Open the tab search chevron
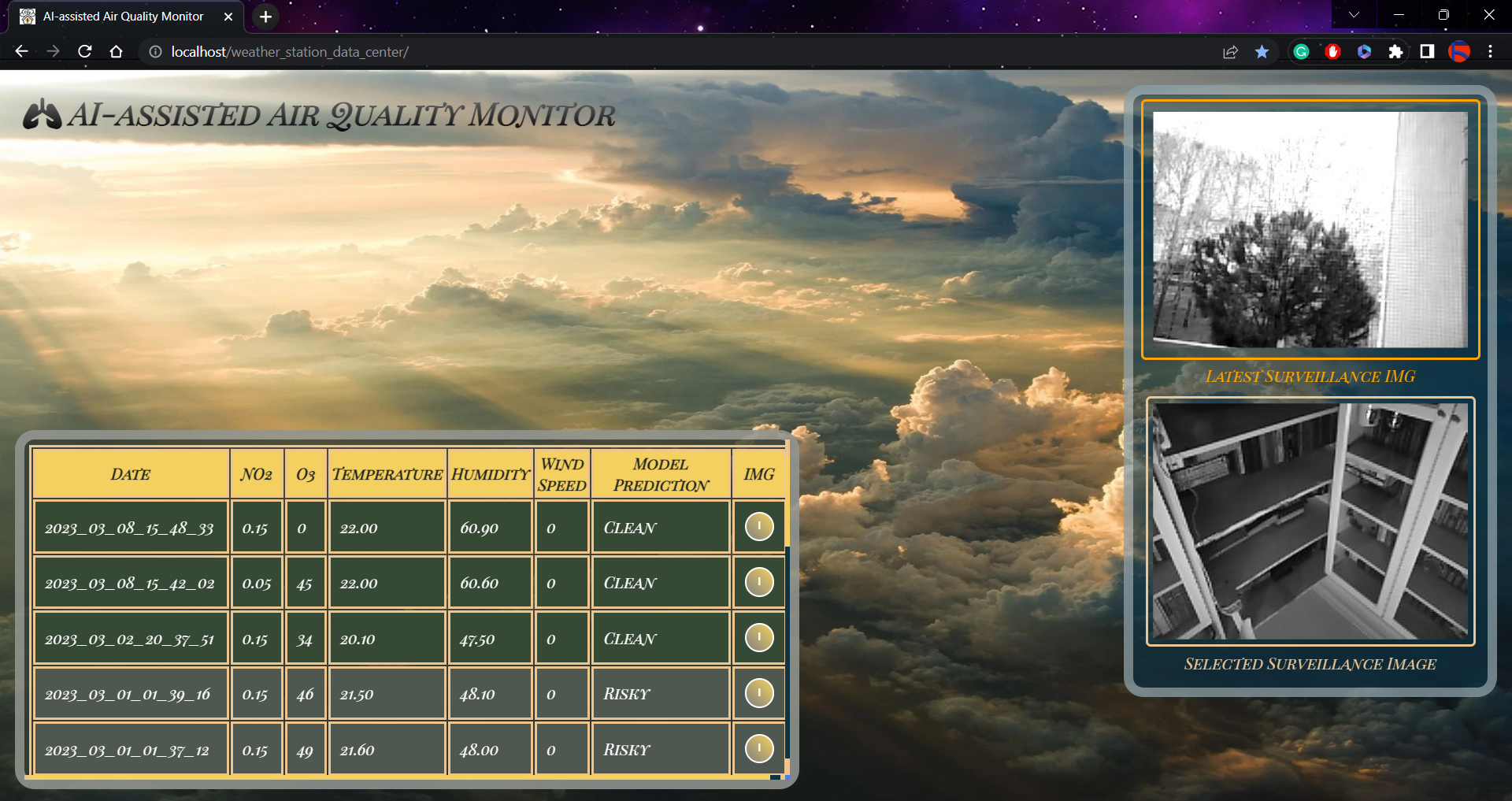 pos(1354,14)
